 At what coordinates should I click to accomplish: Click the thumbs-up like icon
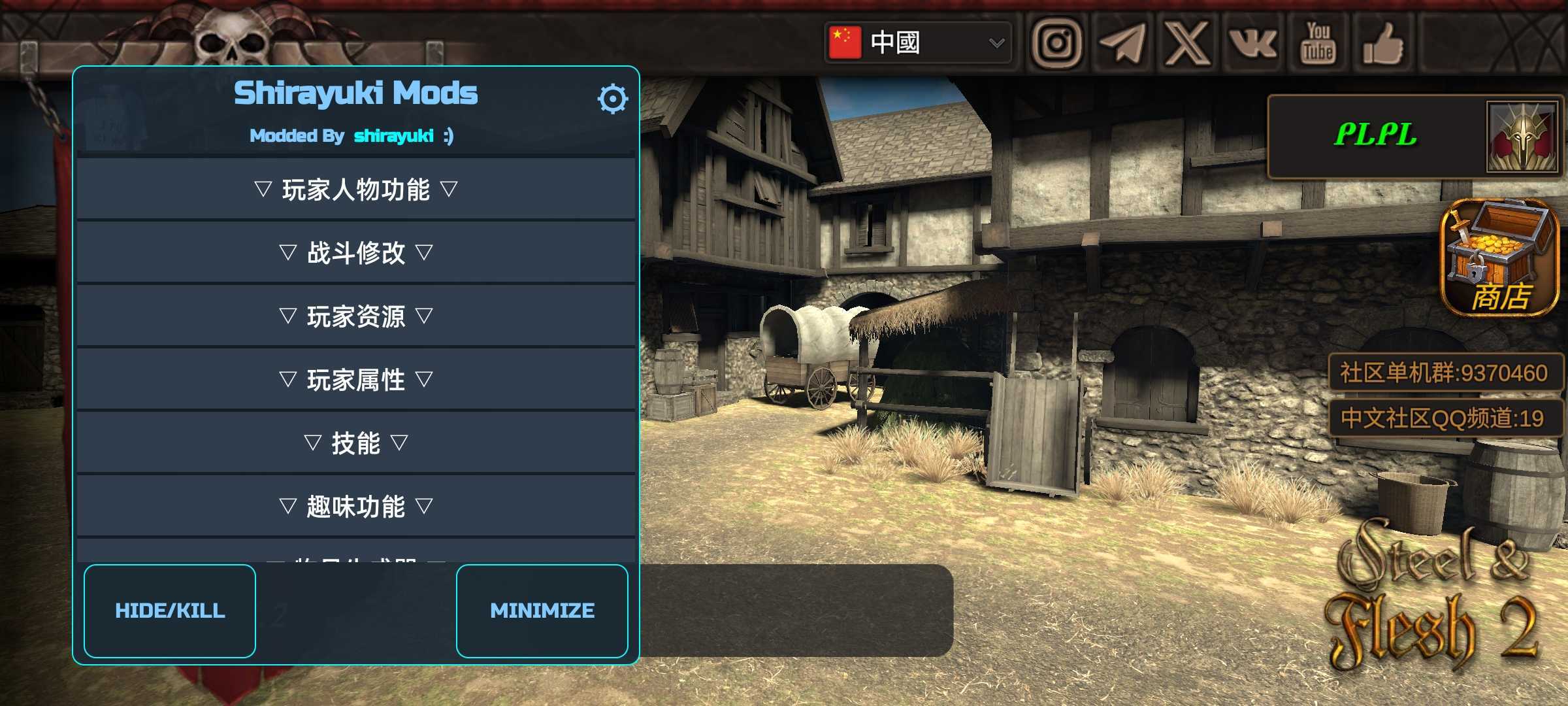[x=1383, y=43]
